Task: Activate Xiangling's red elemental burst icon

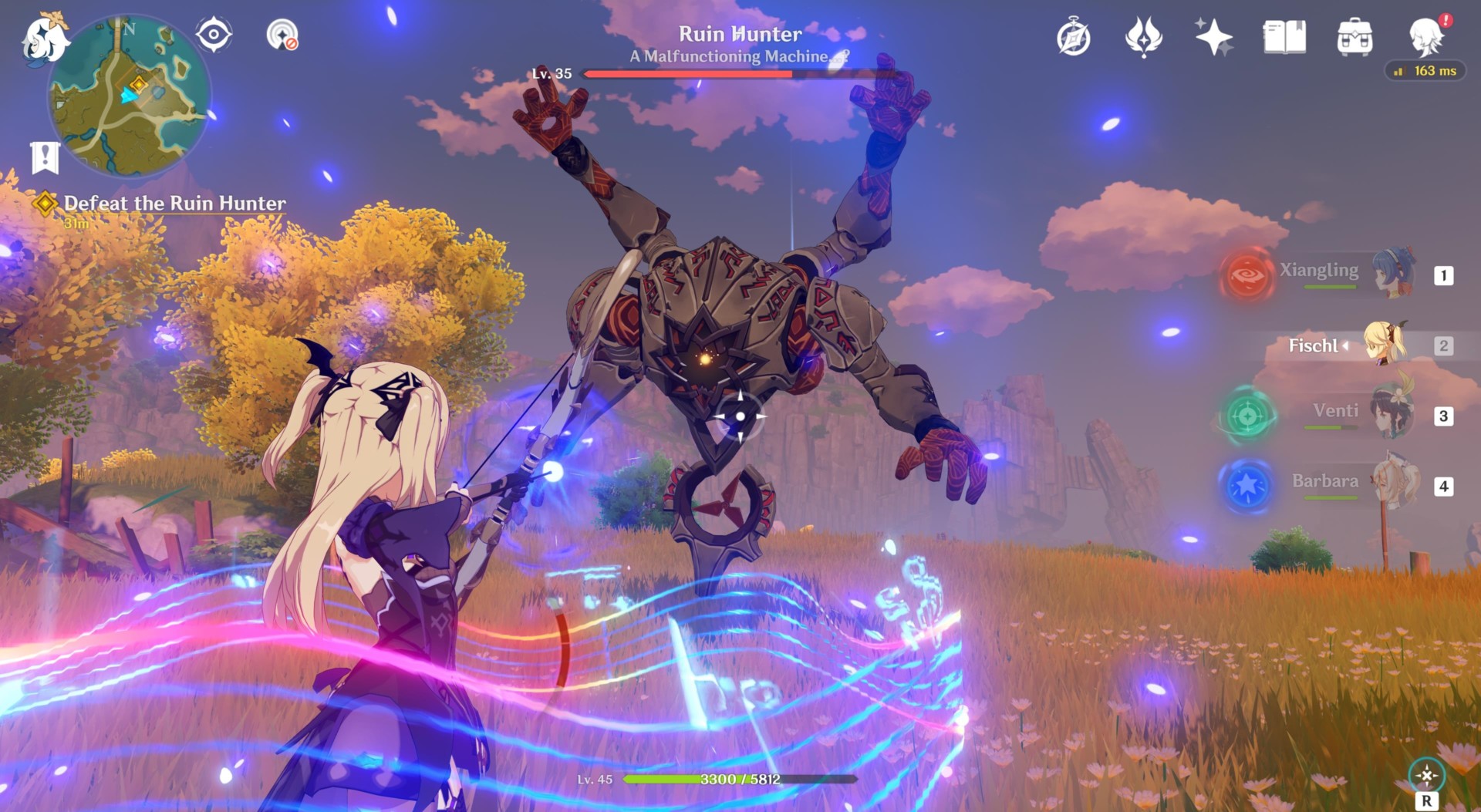Action: tap(1247, 275)
